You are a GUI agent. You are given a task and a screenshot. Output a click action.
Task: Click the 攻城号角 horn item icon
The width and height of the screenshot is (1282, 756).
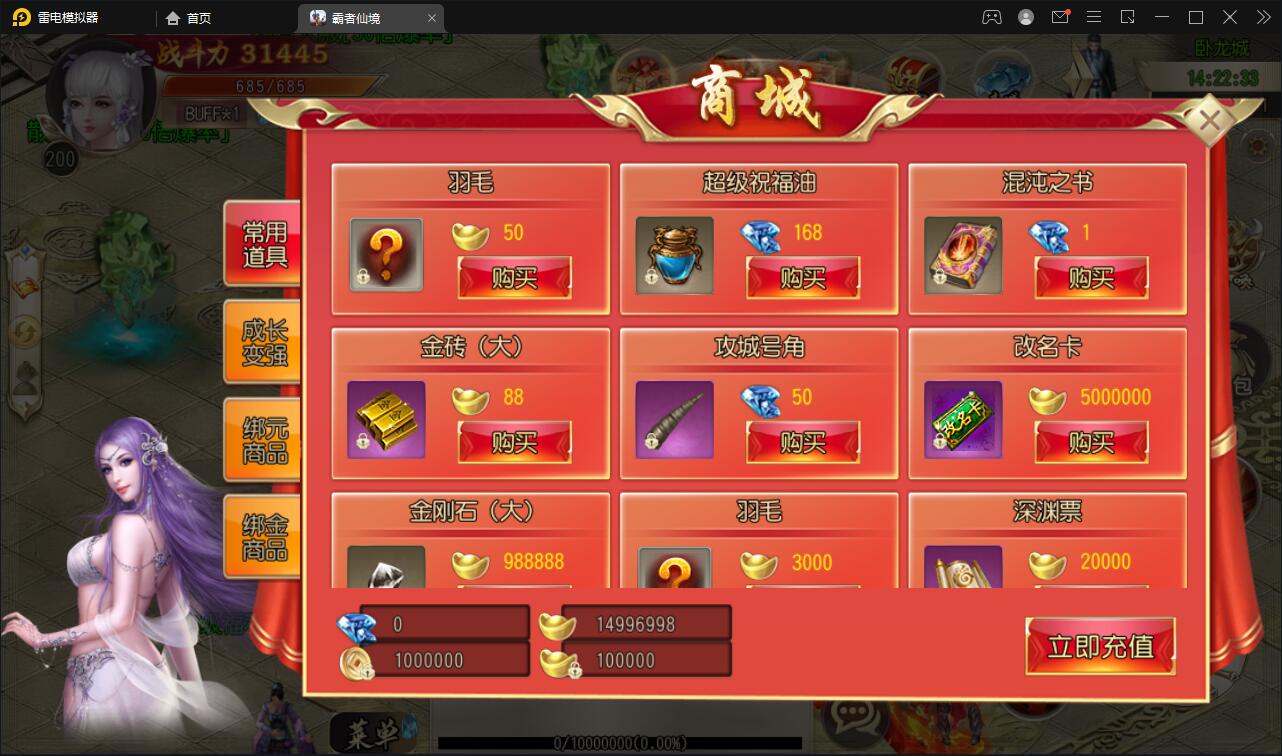[673, 420]
